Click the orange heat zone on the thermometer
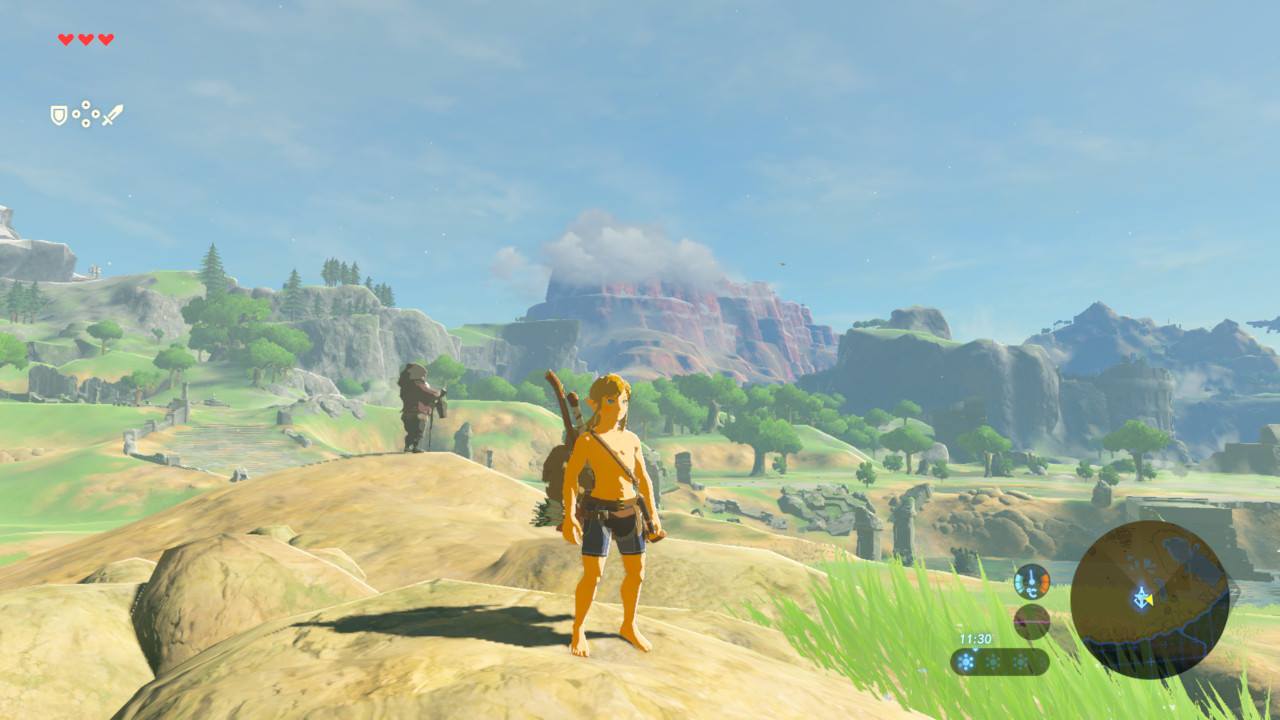 tap(1044, 581)
